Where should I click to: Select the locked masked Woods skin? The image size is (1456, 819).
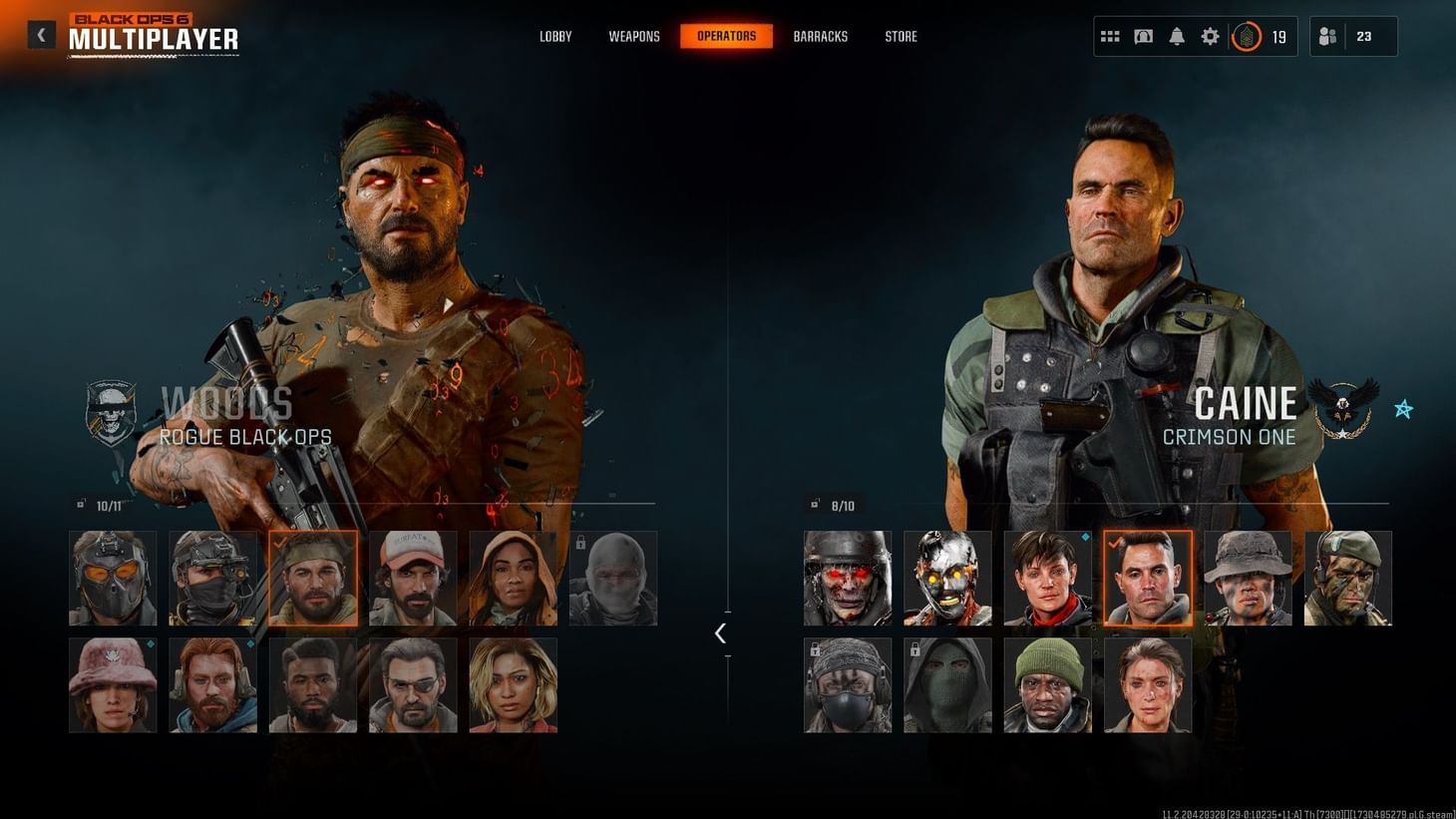point(614,578)
